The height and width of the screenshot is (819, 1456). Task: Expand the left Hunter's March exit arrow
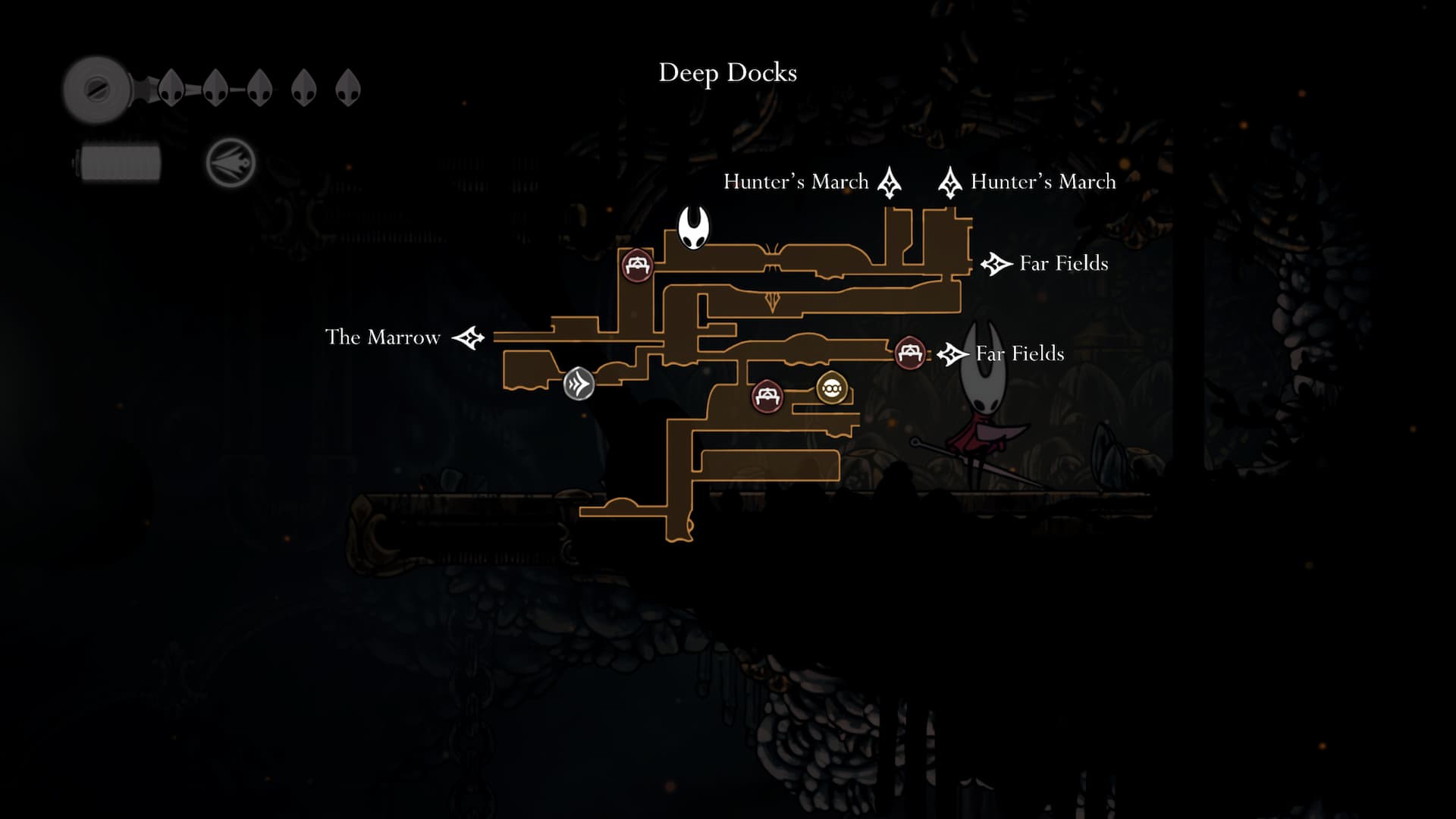point(889,182)
